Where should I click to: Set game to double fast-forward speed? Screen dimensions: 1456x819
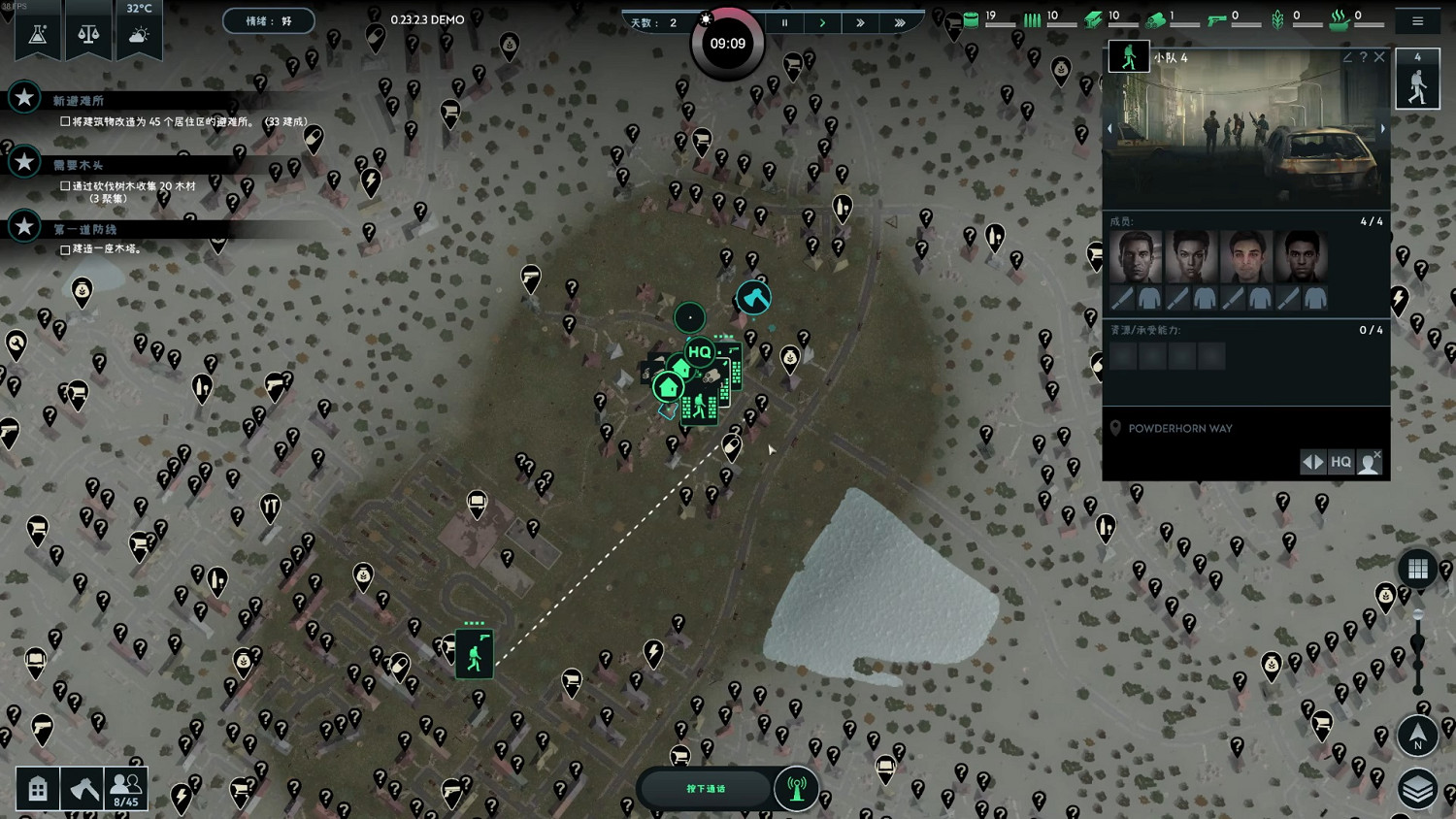point(860,22)
